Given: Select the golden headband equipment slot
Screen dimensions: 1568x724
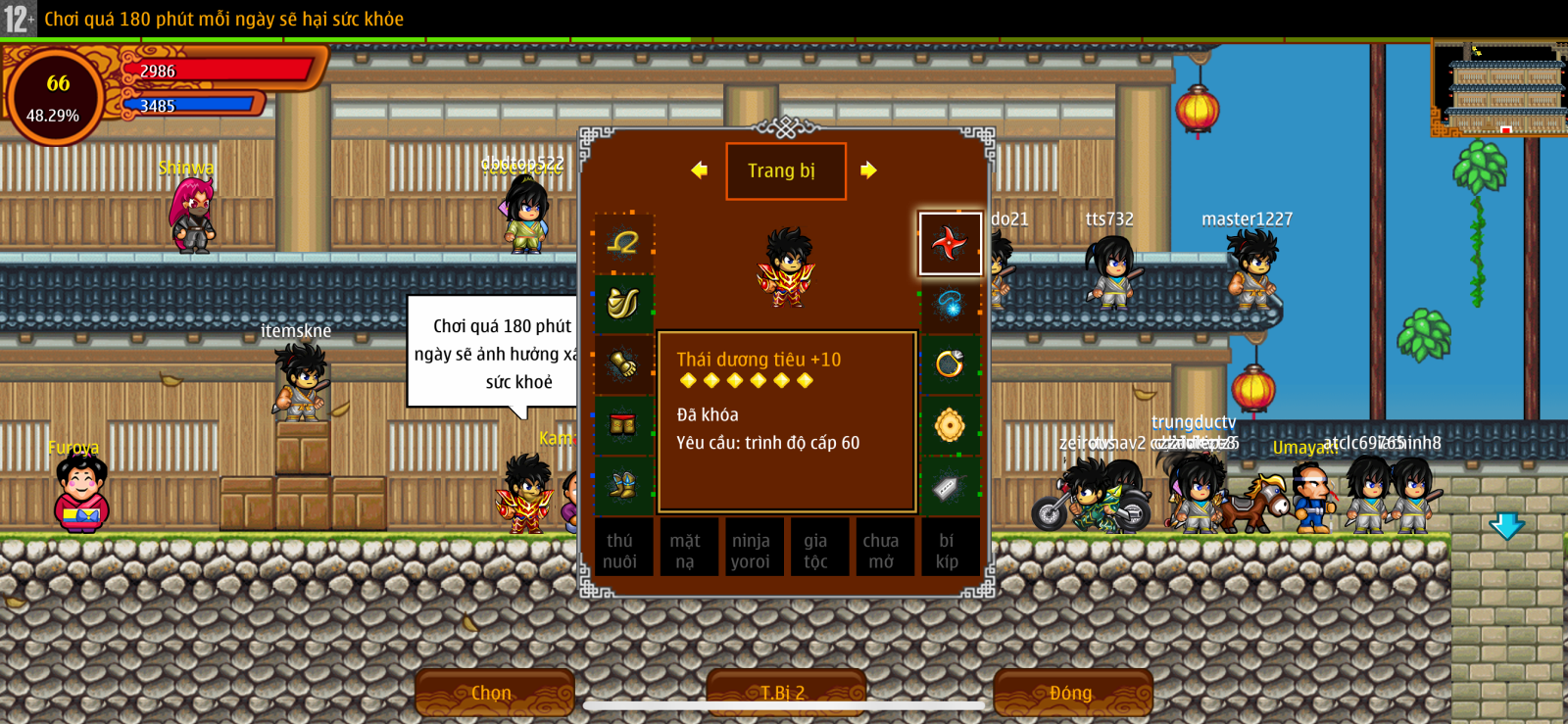Looking at the screenshot, I should pyautogui.click(x=623, y=243).
